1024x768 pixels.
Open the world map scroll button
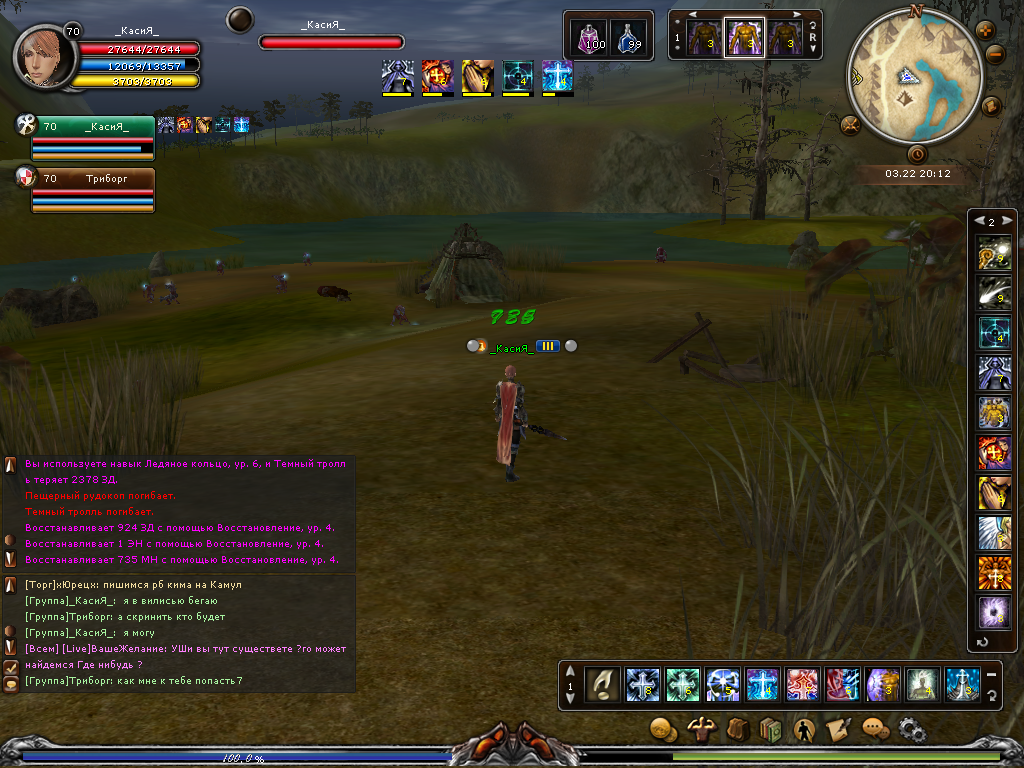click(x=992, y=105)
